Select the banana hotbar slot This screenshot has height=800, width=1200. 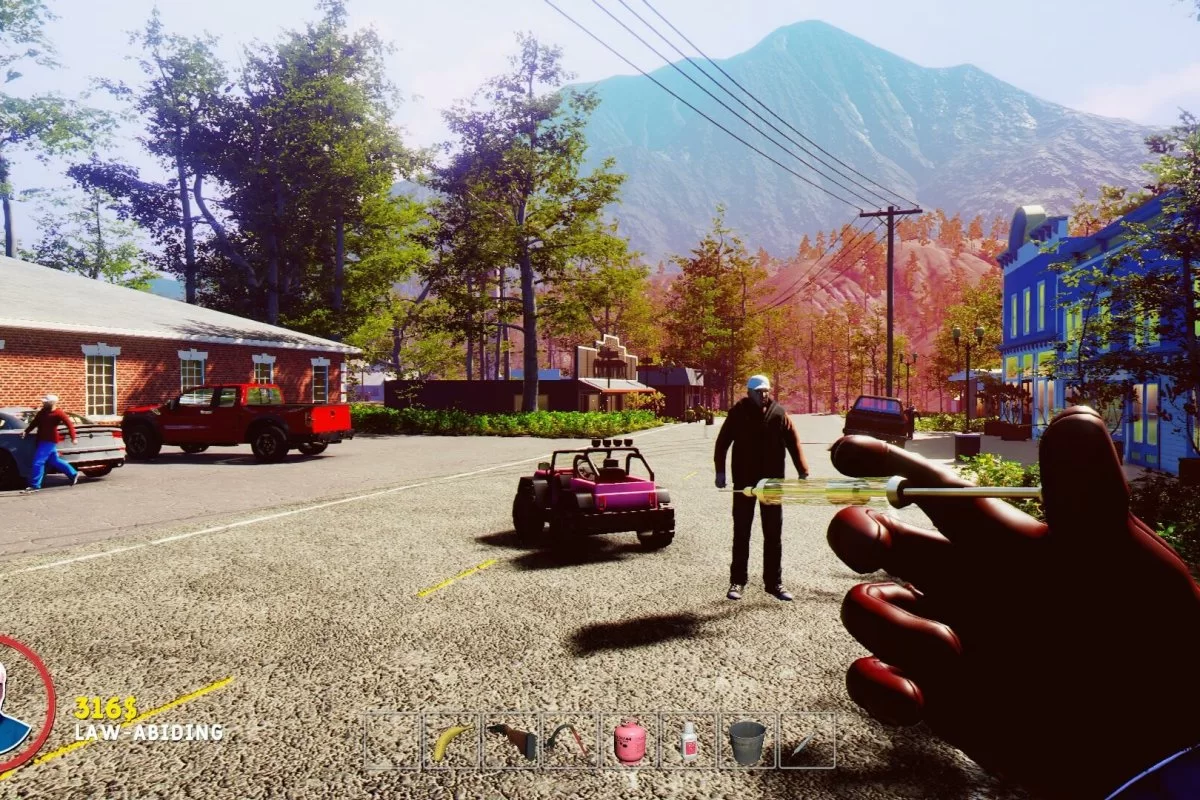(x=451, y=741)
